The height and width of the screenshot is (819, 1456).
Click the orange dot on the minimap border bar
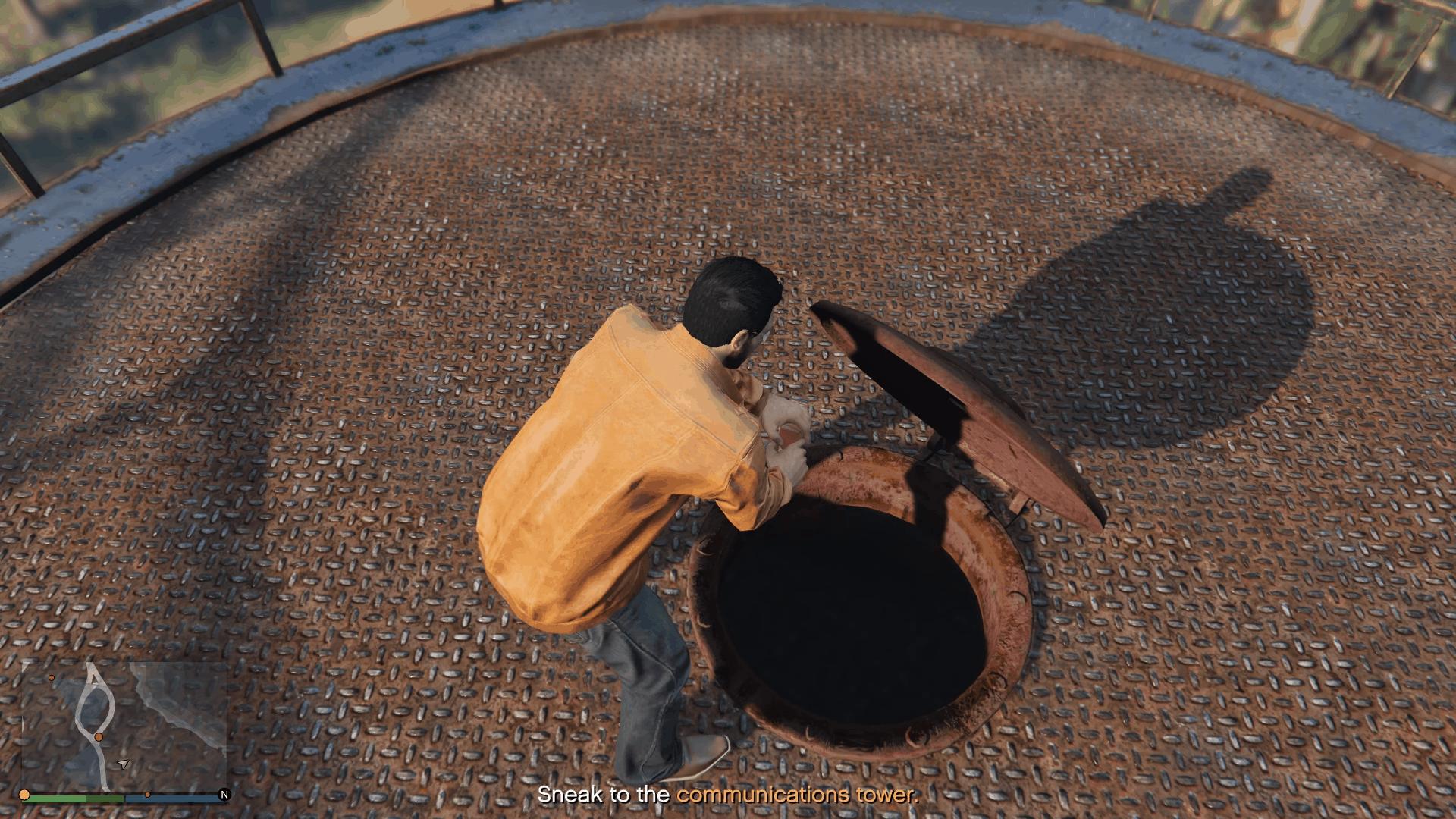click(x=148, y=795)
